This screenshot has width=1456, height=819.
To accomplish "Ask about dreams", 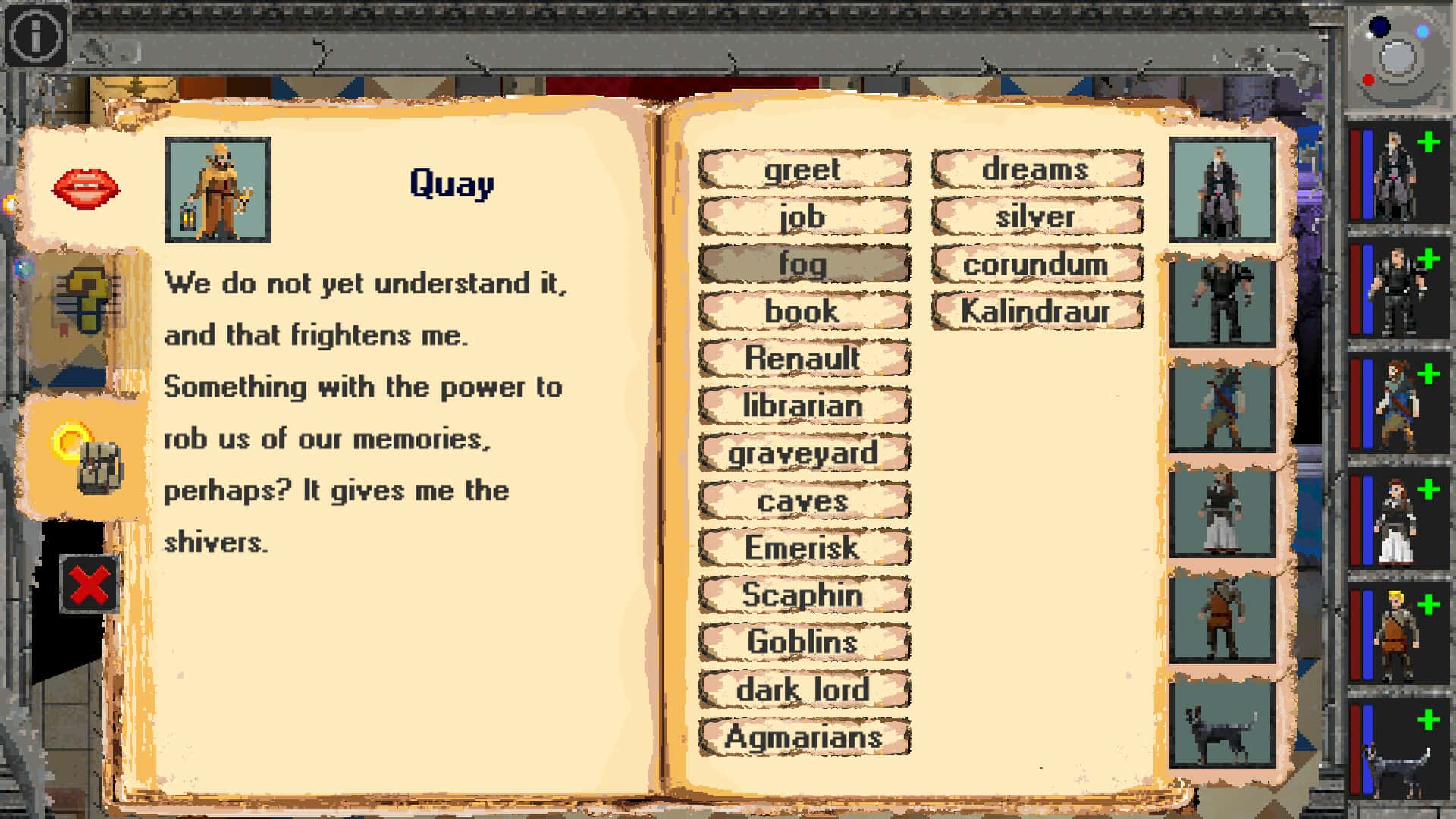I will tap(1037, 170).
